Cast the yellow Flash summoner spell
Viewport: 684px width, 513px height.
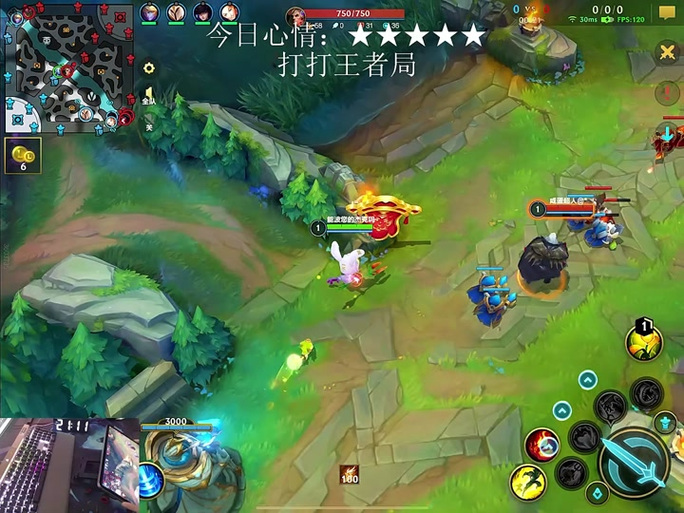pos(528,483)
